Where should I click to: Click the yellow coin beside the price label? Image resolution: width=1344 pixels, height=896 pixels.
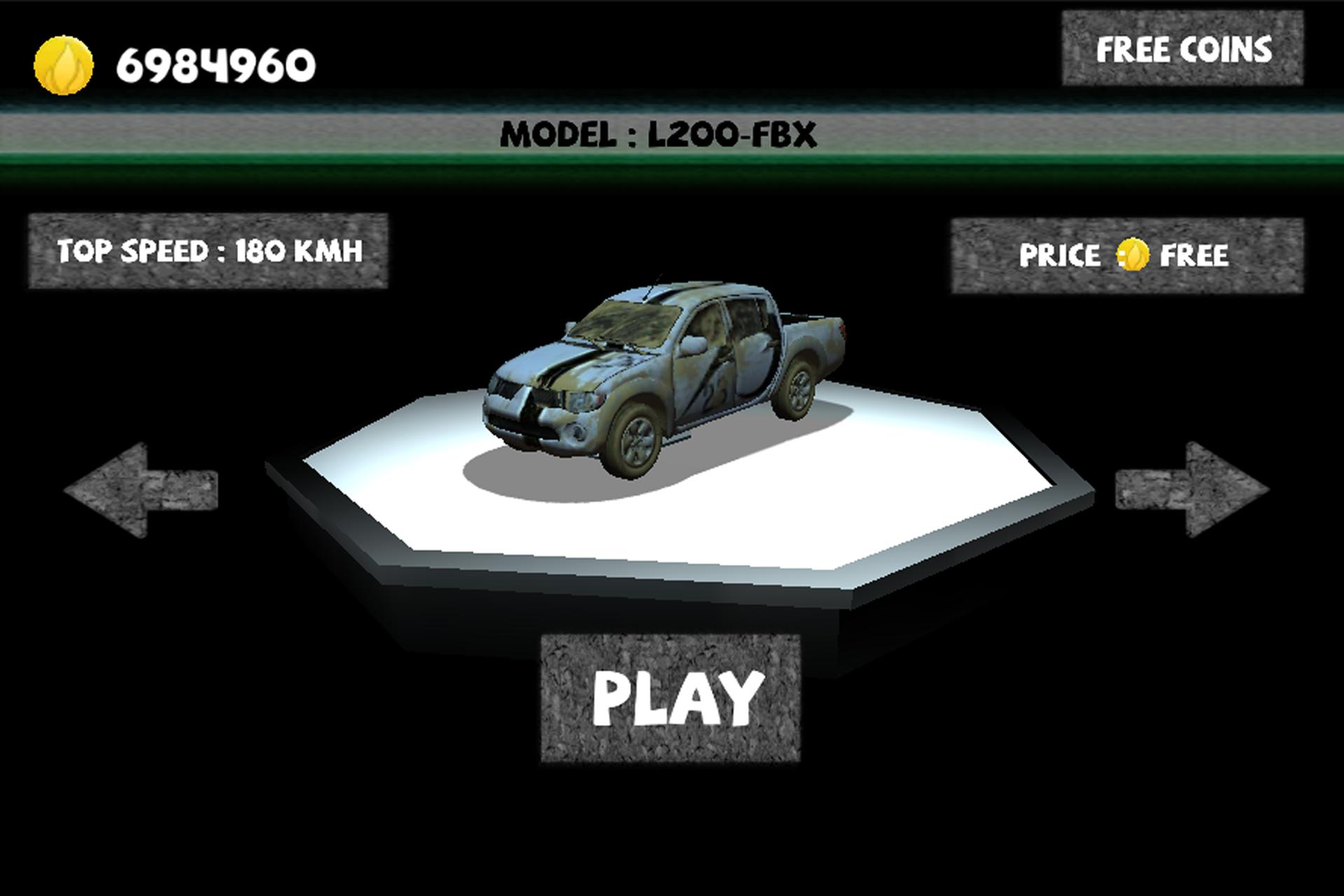(x=1133, y=254)
